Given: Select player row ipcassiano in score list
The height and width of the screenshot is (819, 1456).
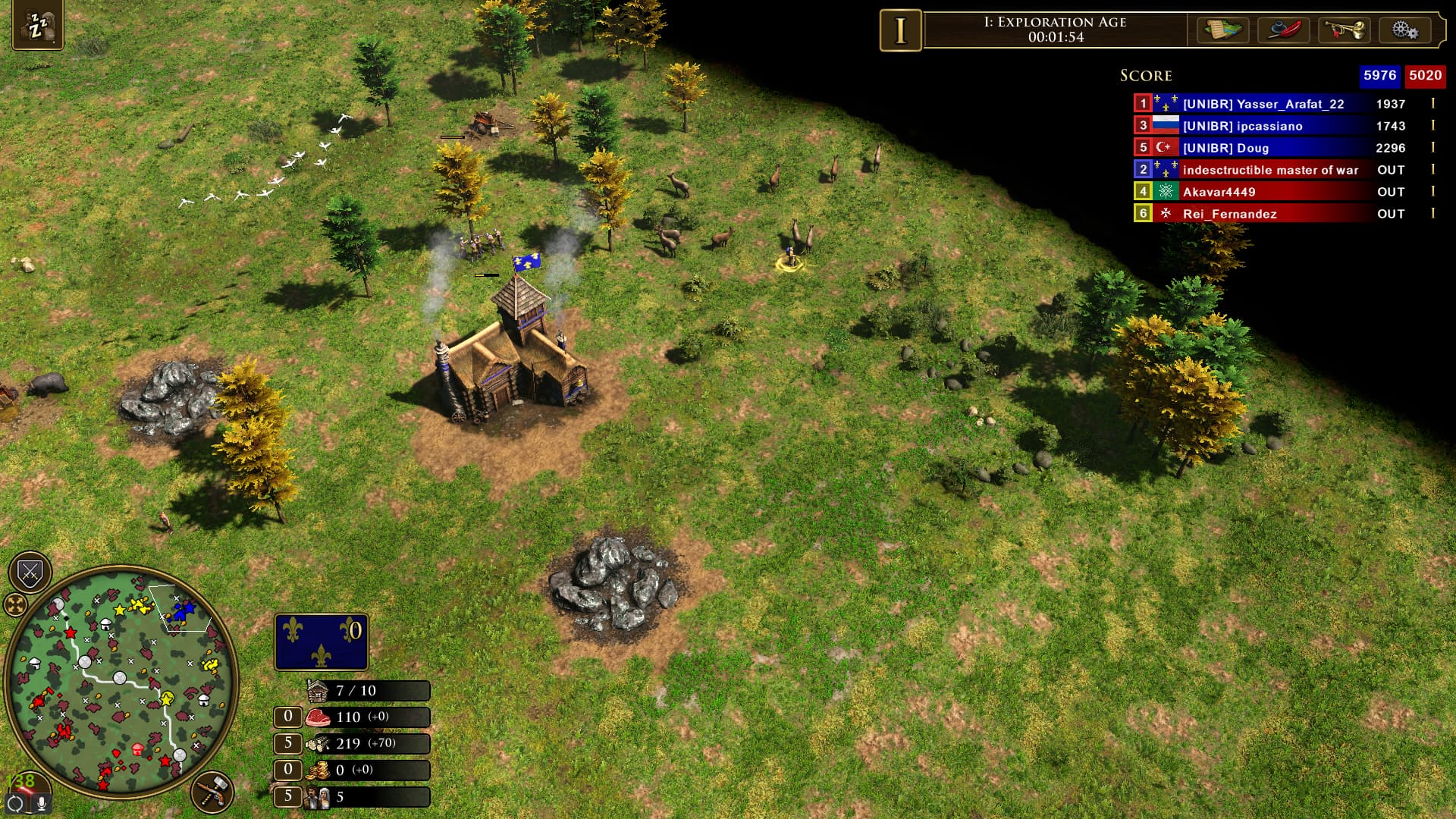Looking at the screenshot, I should [1242, 126].
